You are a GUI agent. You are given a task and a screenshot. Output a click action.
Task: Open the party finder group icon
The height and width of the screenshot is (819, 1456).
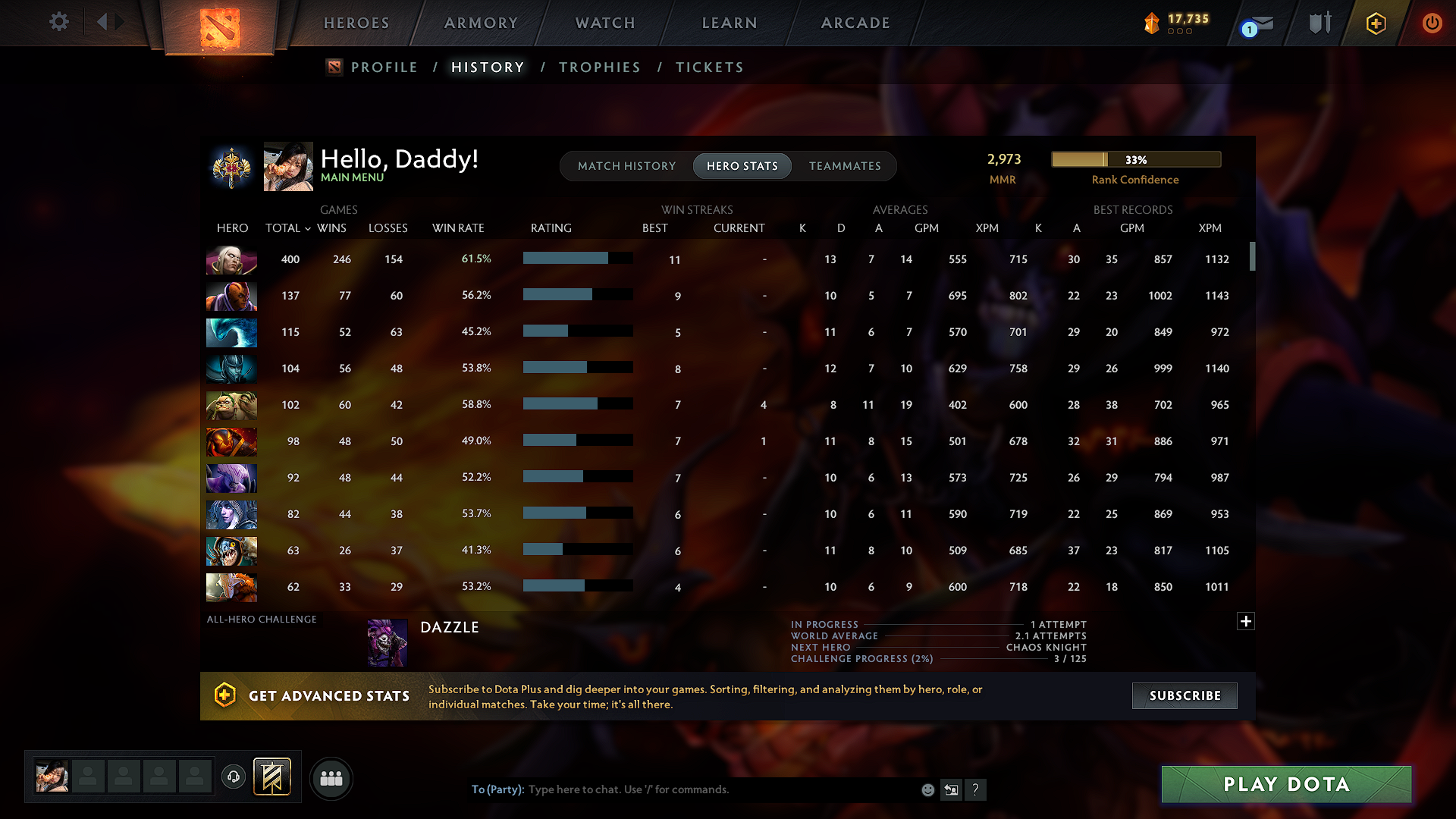tap(331, 778)
